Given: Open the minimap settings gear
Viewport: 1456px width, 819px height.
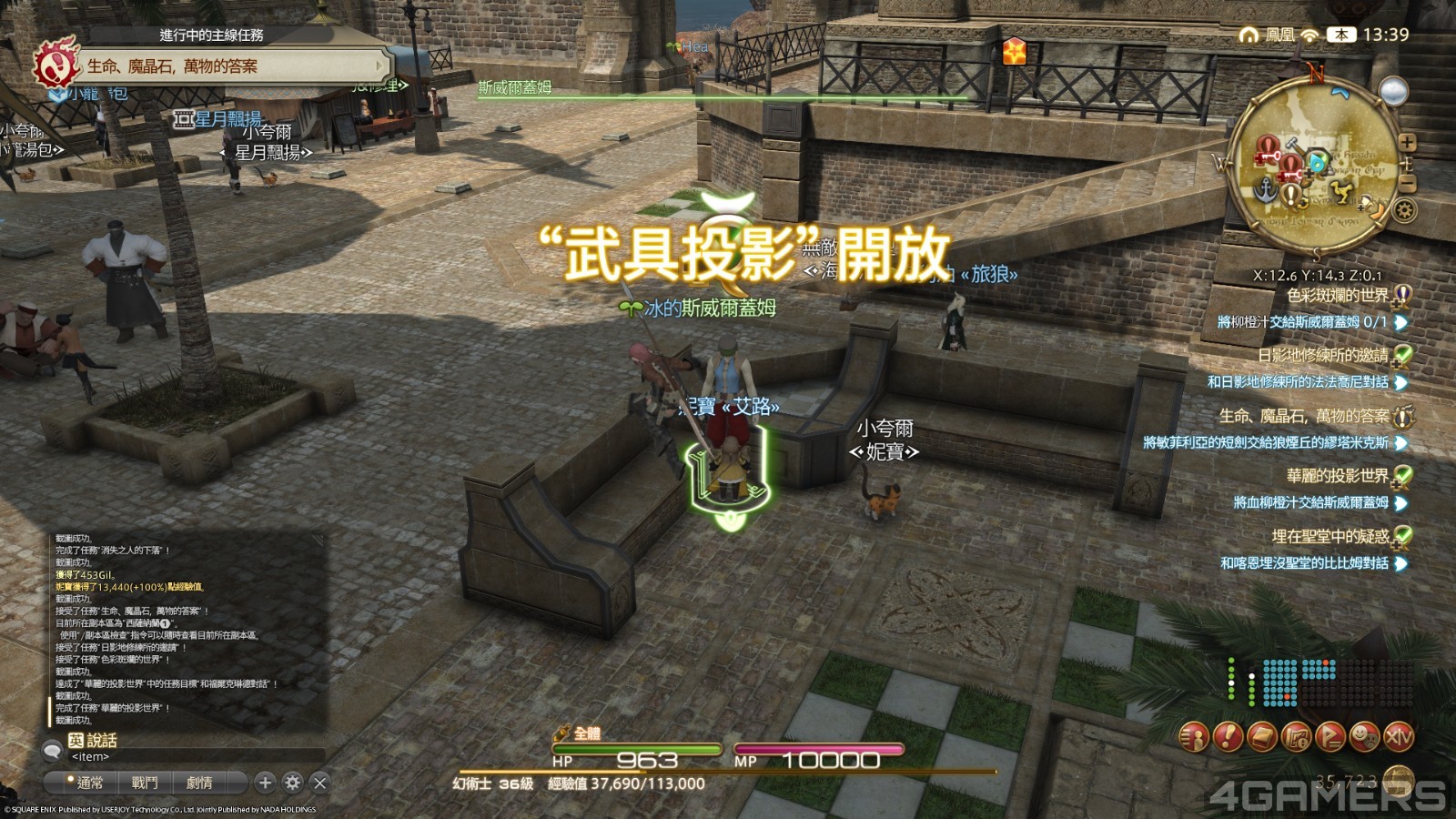Looking at the screenshot, I should (1404, 208).
